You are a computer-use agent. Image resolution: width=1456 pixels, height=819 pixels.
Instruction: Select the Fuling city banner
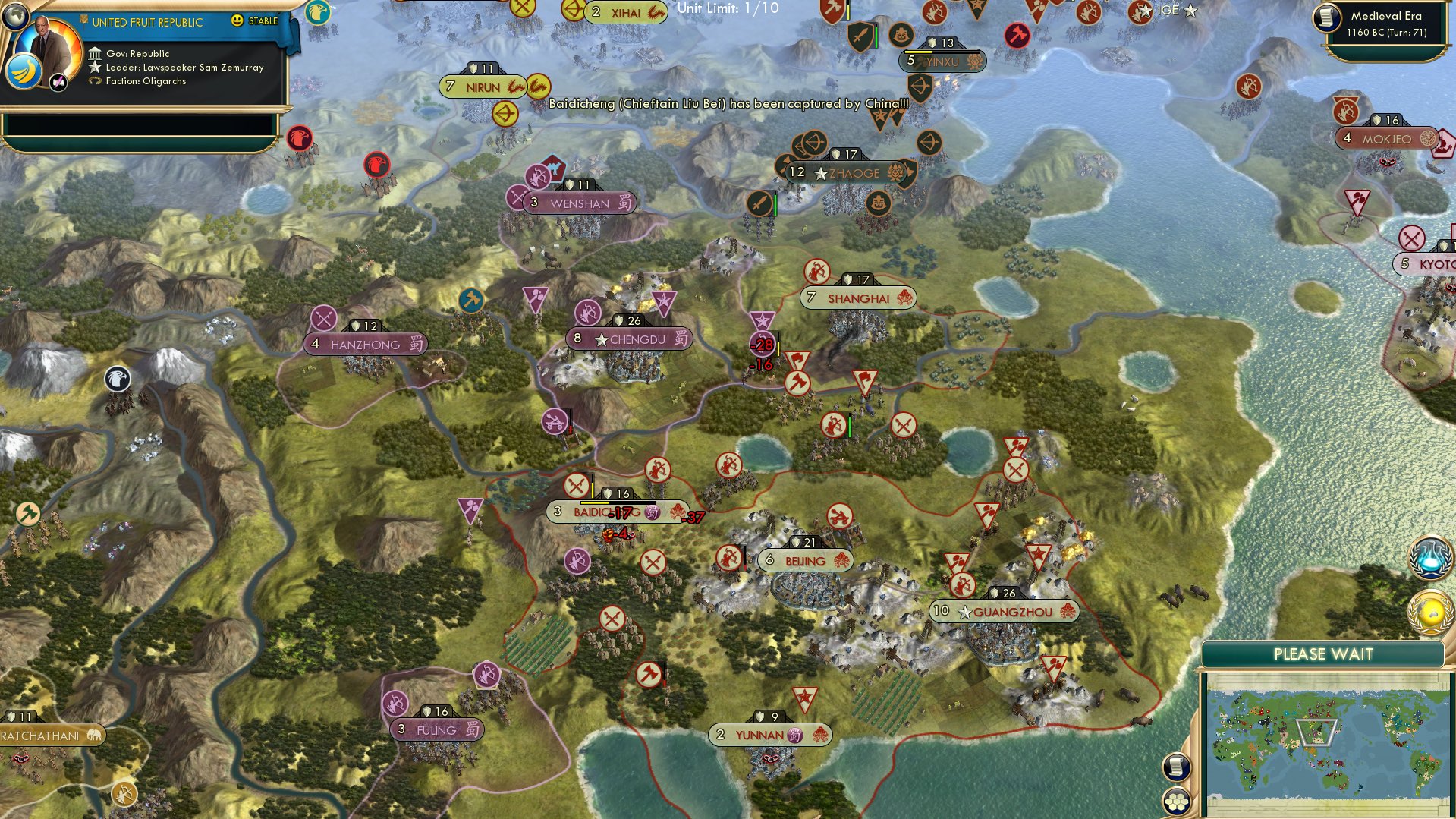tap(436, 728)
